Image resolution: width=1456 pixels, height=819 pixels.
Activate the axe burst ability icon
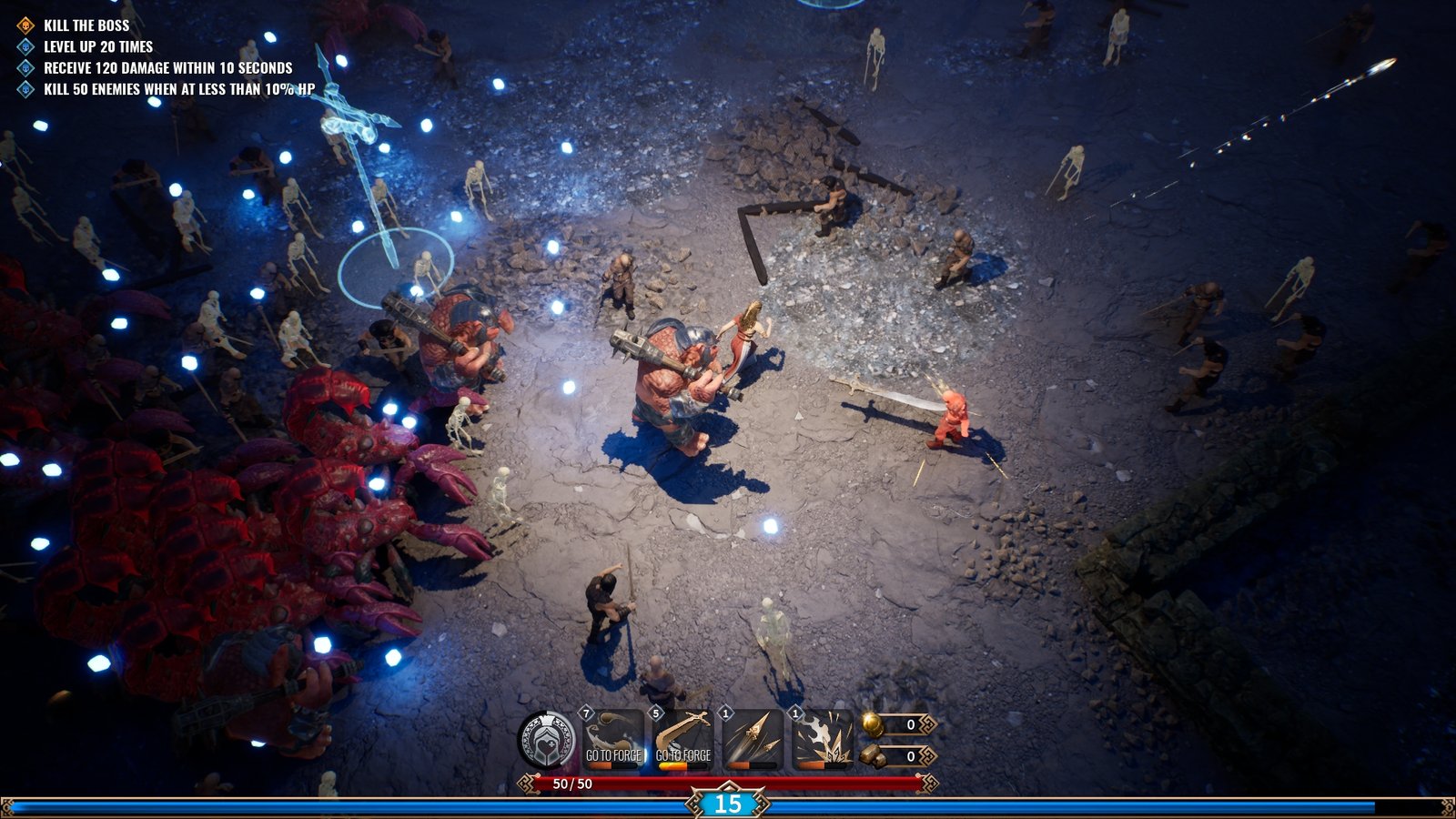pos(822,739)
